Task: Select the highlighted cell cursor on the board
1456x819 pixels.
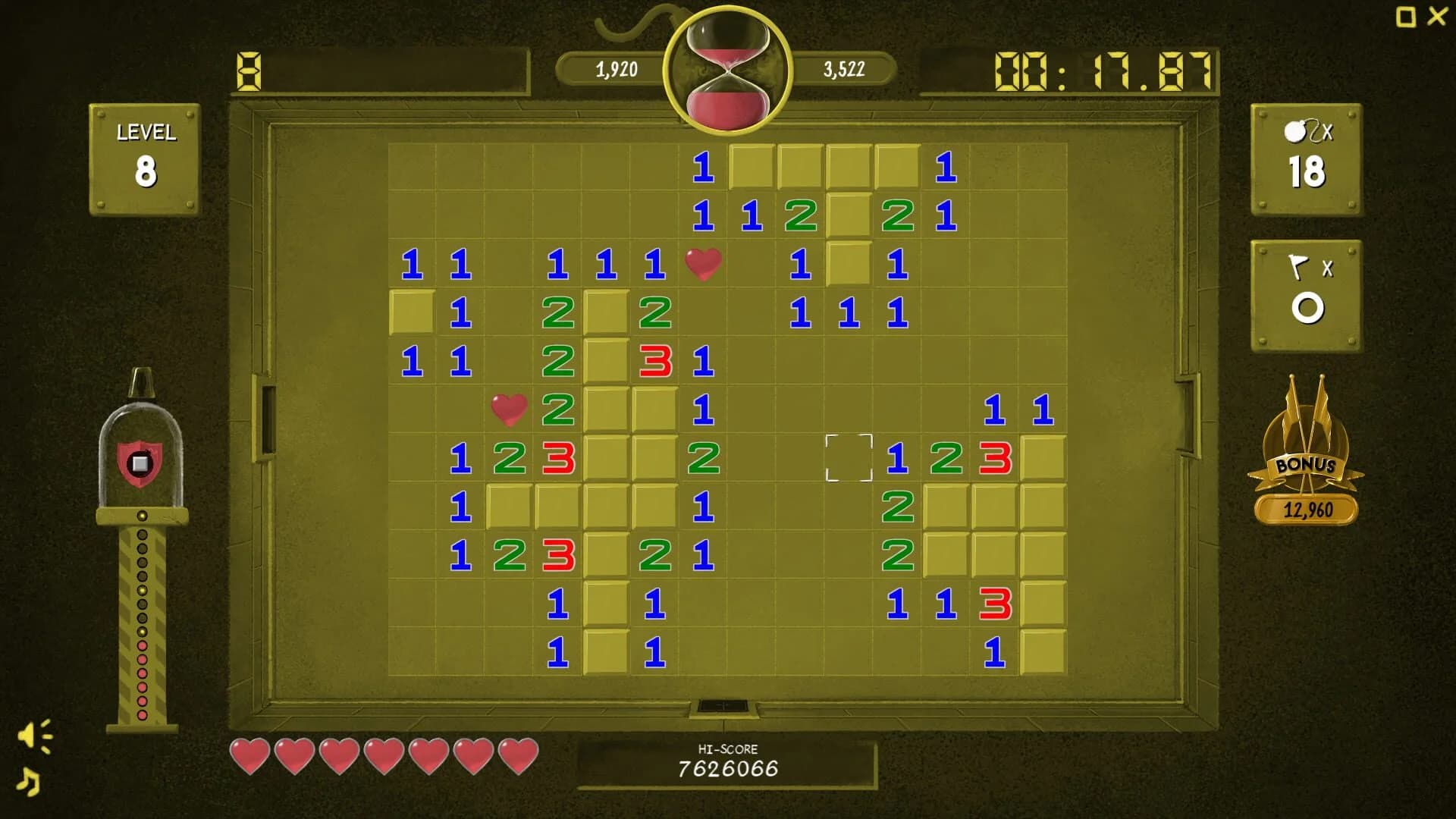Action: coord(849,457)
